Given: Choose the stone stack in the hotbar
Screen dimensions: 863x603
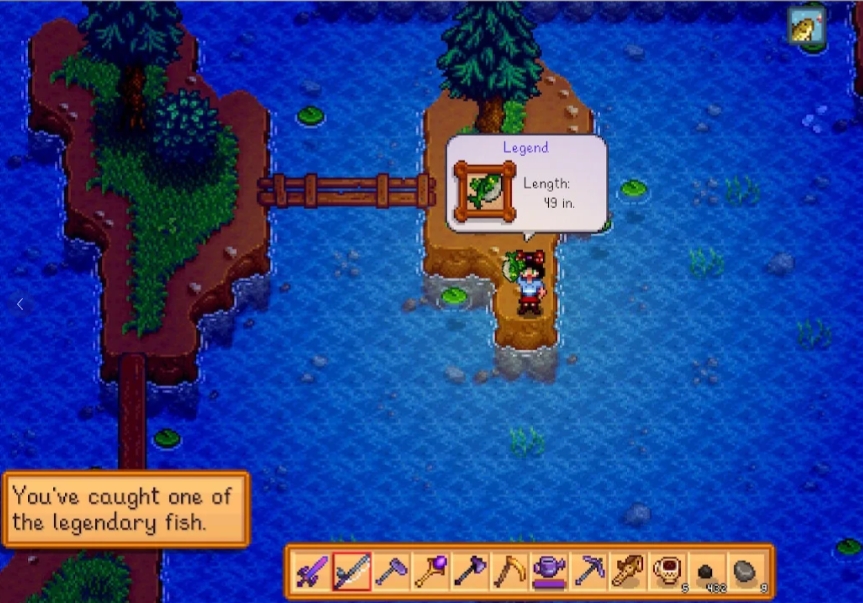Looking at the screenshot, I should [746, 572].
